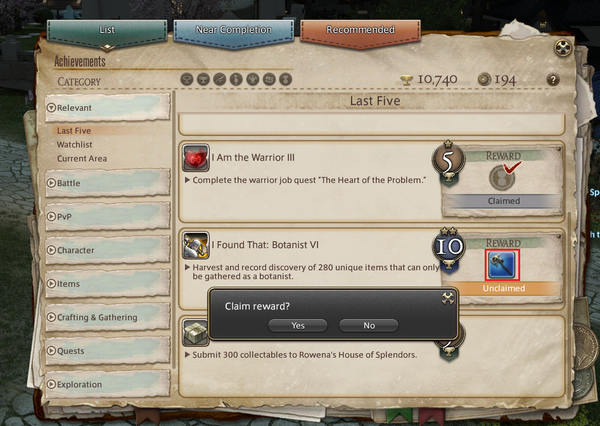This screenshot has width=600, height=426.
Task: Close the Achievements window
Action: [563, 47]
